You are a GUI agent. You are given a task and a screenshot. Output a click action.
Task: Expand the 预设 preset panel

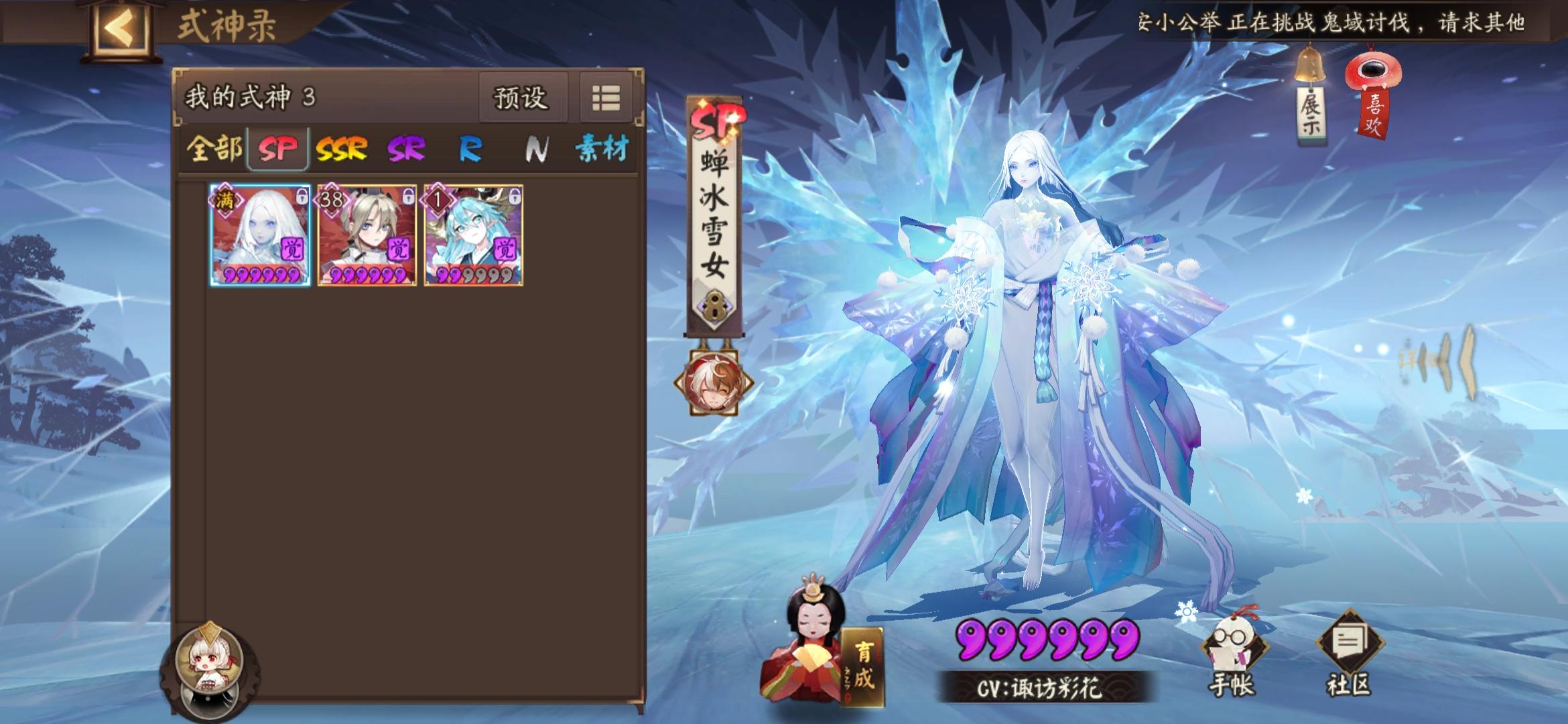(523, 98)
